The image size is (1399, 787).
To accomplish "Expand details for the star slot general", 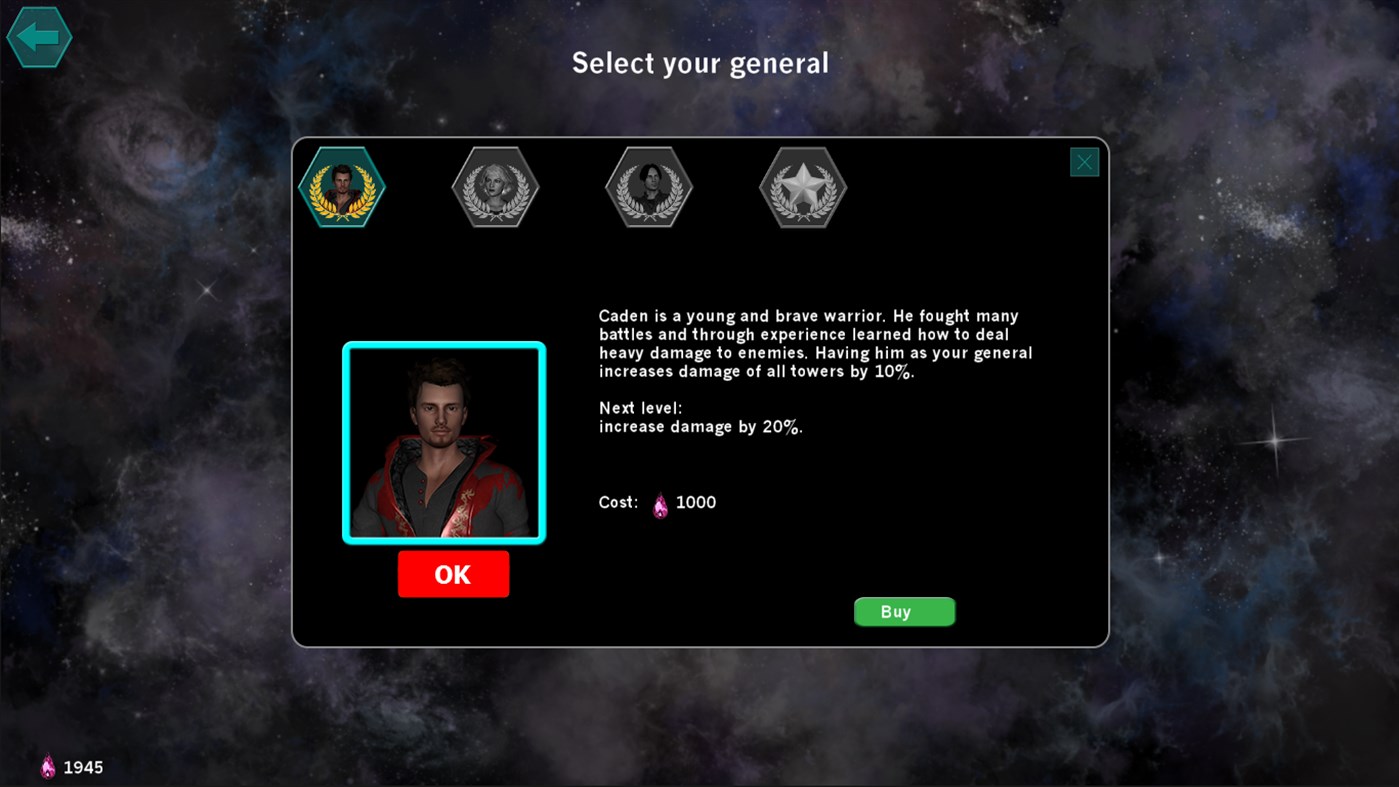I will coord(802,187).
